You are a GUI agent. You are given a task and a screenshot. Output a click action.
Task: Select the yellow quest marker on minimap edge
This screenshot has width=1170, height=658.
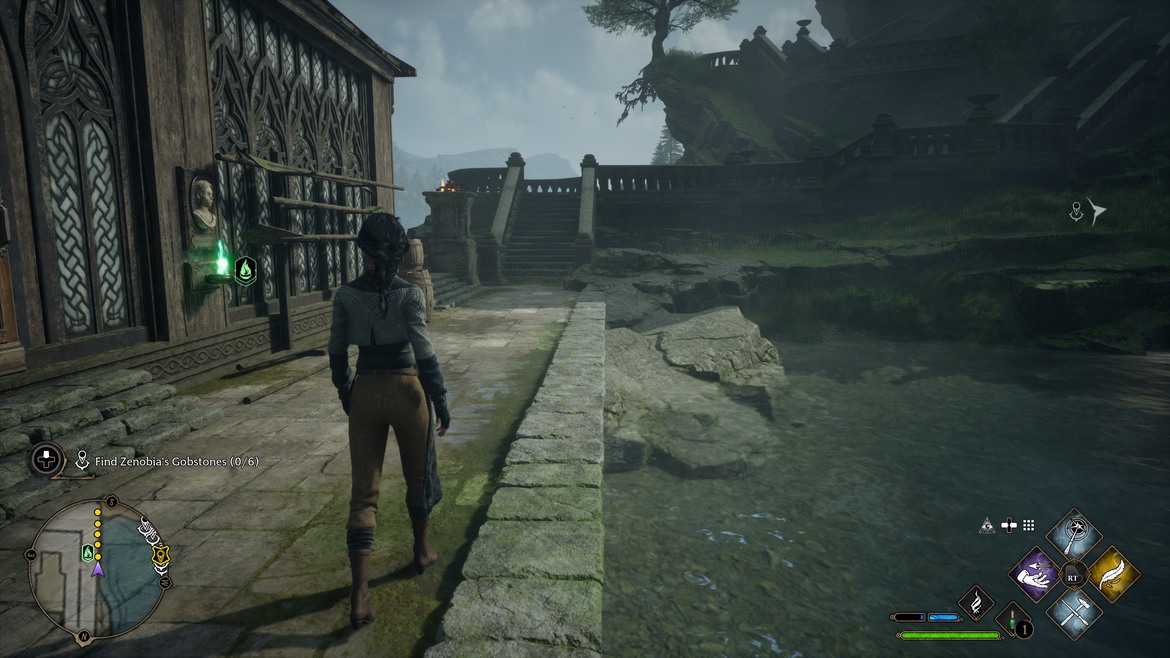[160, 553]
